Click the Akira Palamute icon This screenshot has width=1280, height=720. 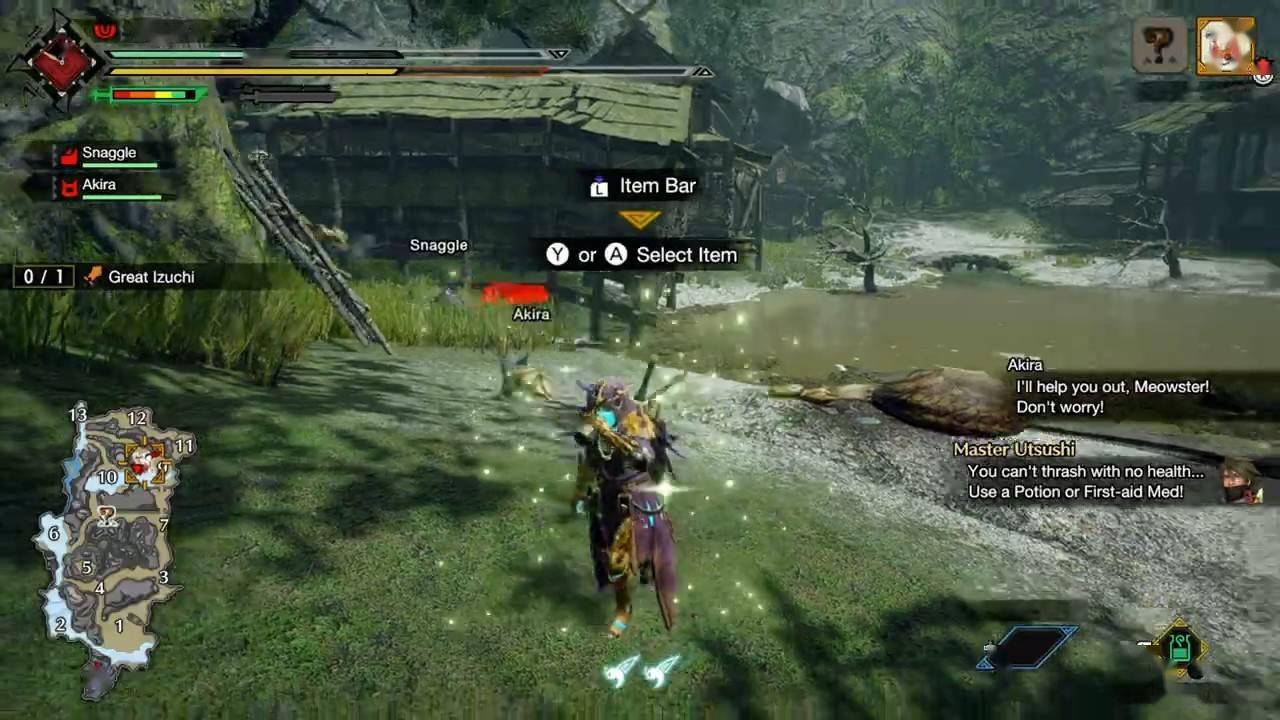(x=67, y=184)
